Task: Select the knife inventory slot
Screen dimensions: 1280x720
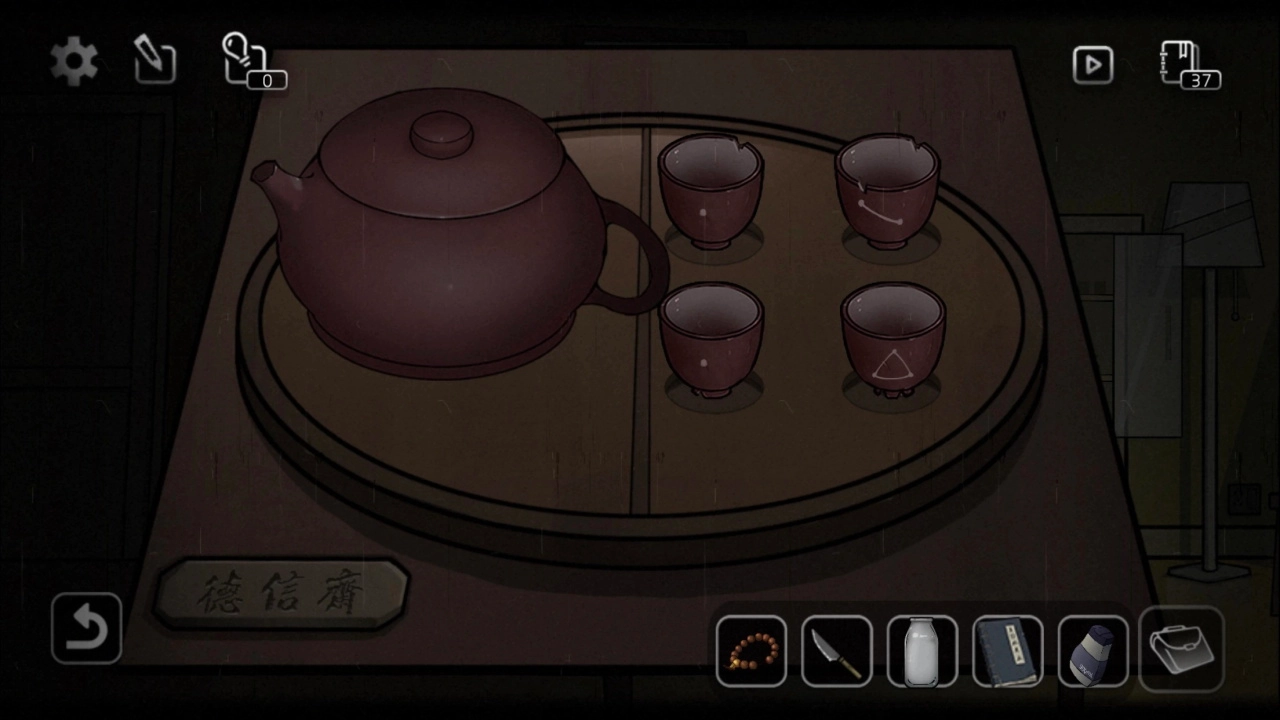Action: (836, 652)
